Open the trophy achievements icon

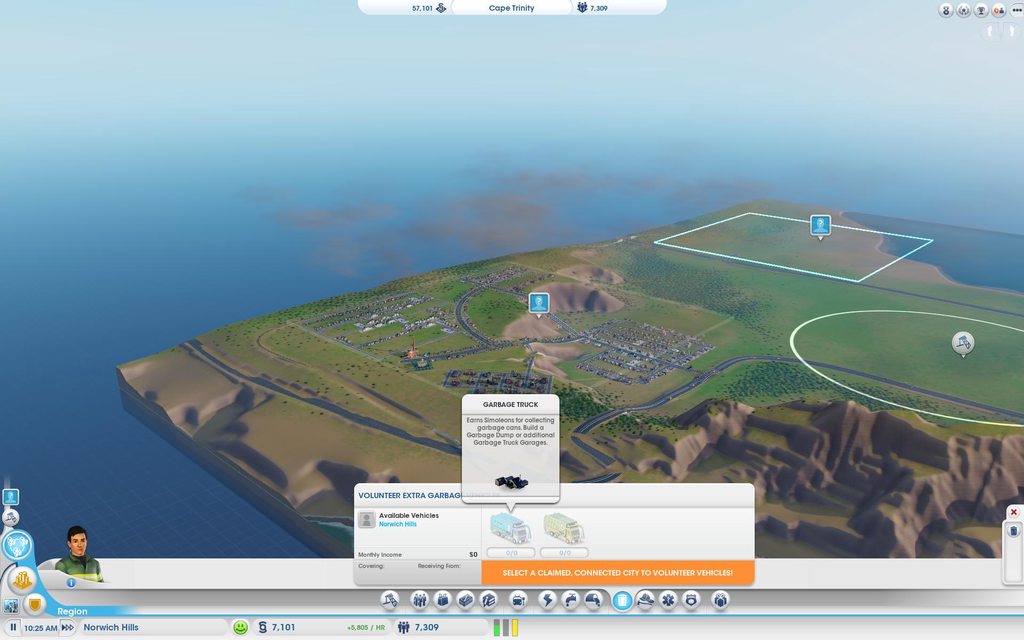[982, 10]
